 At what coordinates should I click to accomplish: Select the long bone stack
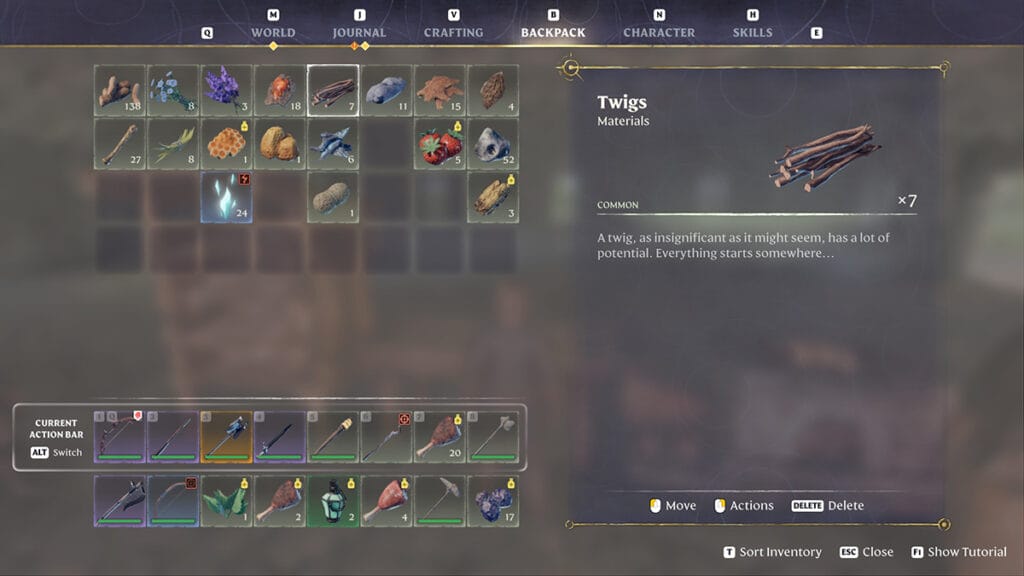point(119,144)
